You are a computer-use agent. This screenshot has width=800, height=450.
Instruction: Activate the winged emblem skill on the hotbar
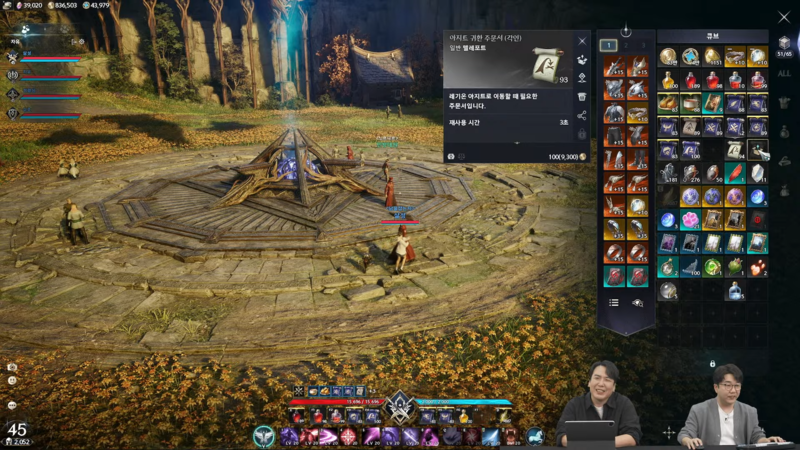[264, 436]
